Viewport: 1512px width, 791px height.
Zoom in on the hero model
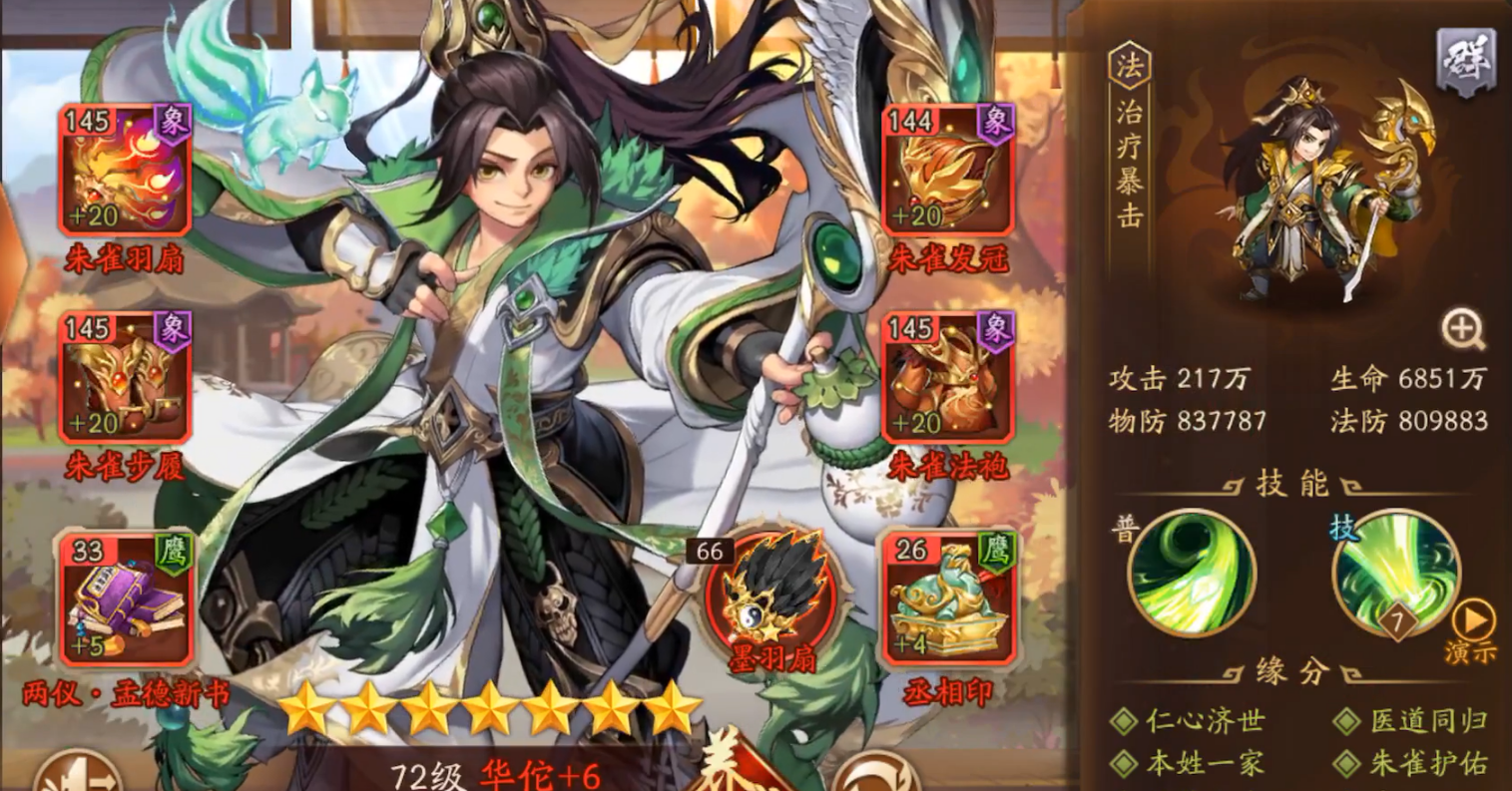point(1462,329)
